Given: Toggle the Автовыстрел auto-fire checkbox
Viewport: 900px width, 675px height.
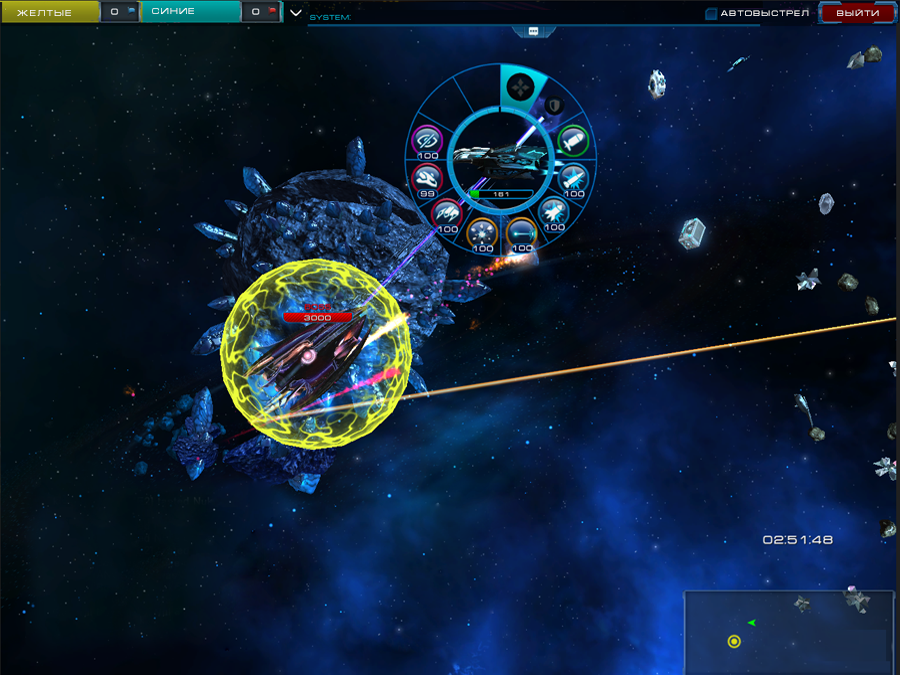Looking at the screenshot, I should pyautogui.click(x=711, y=14).
